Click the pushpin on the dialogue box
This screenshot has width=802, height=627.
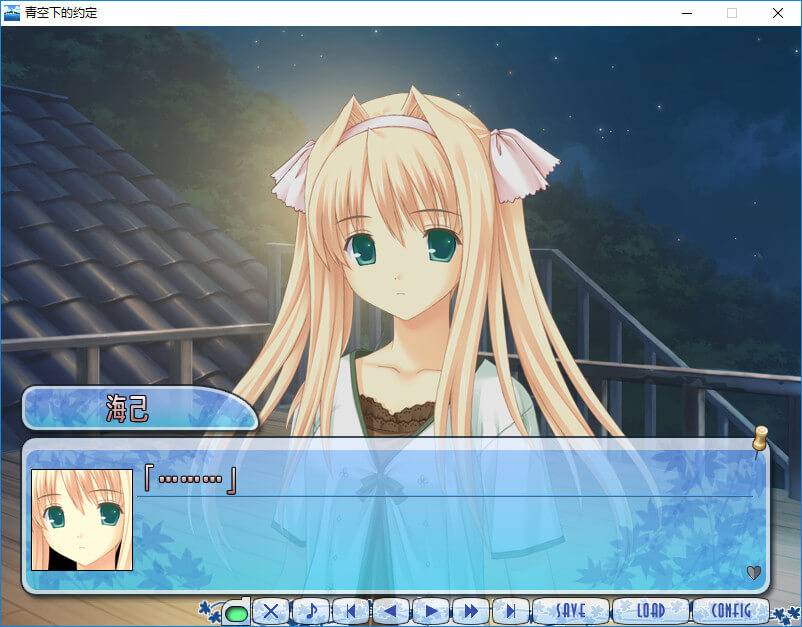pos(760,439)
